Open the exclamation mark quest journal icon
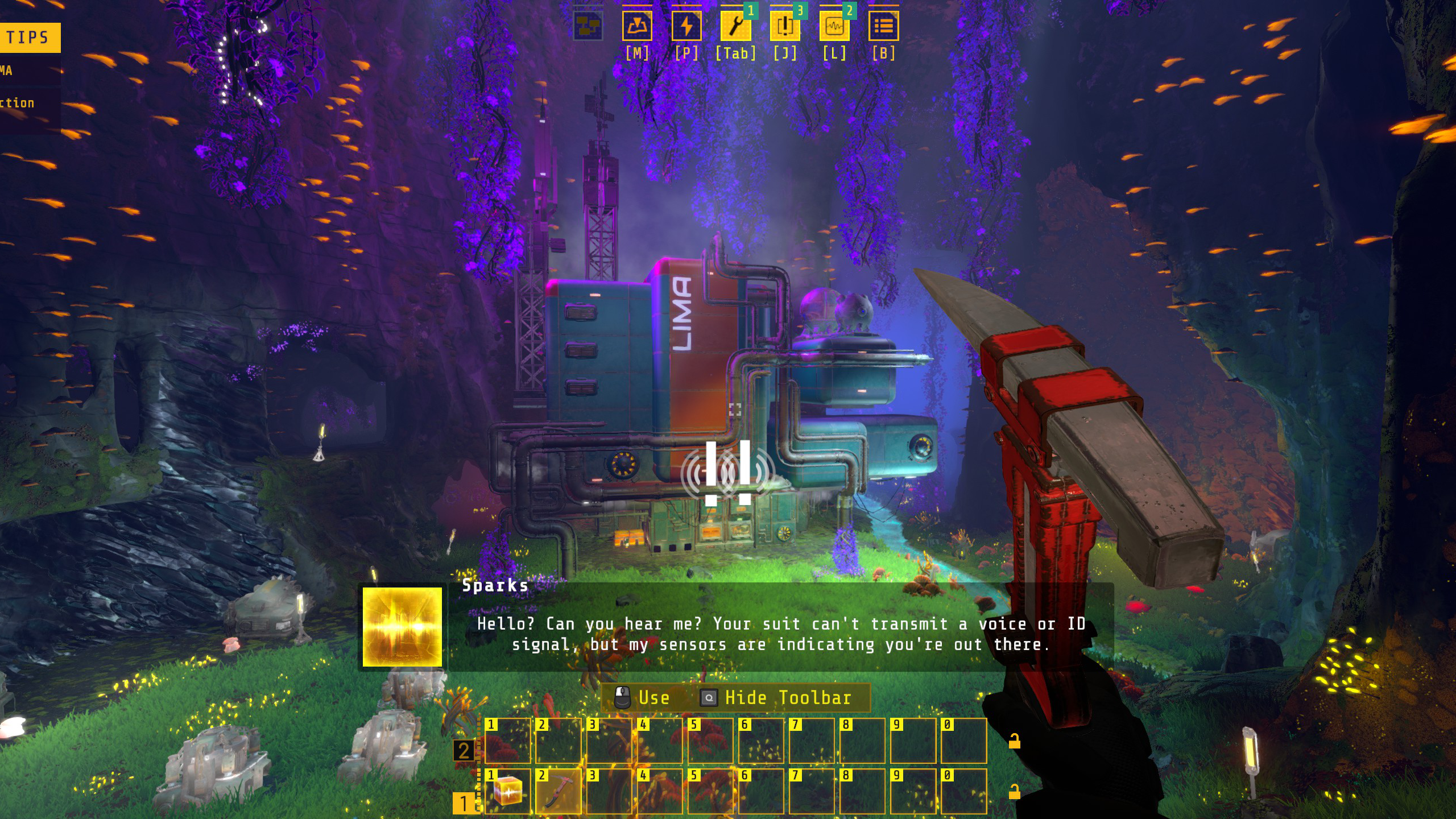The height and width of the screenshot is (819, 1456). click(x=785, y=26)
